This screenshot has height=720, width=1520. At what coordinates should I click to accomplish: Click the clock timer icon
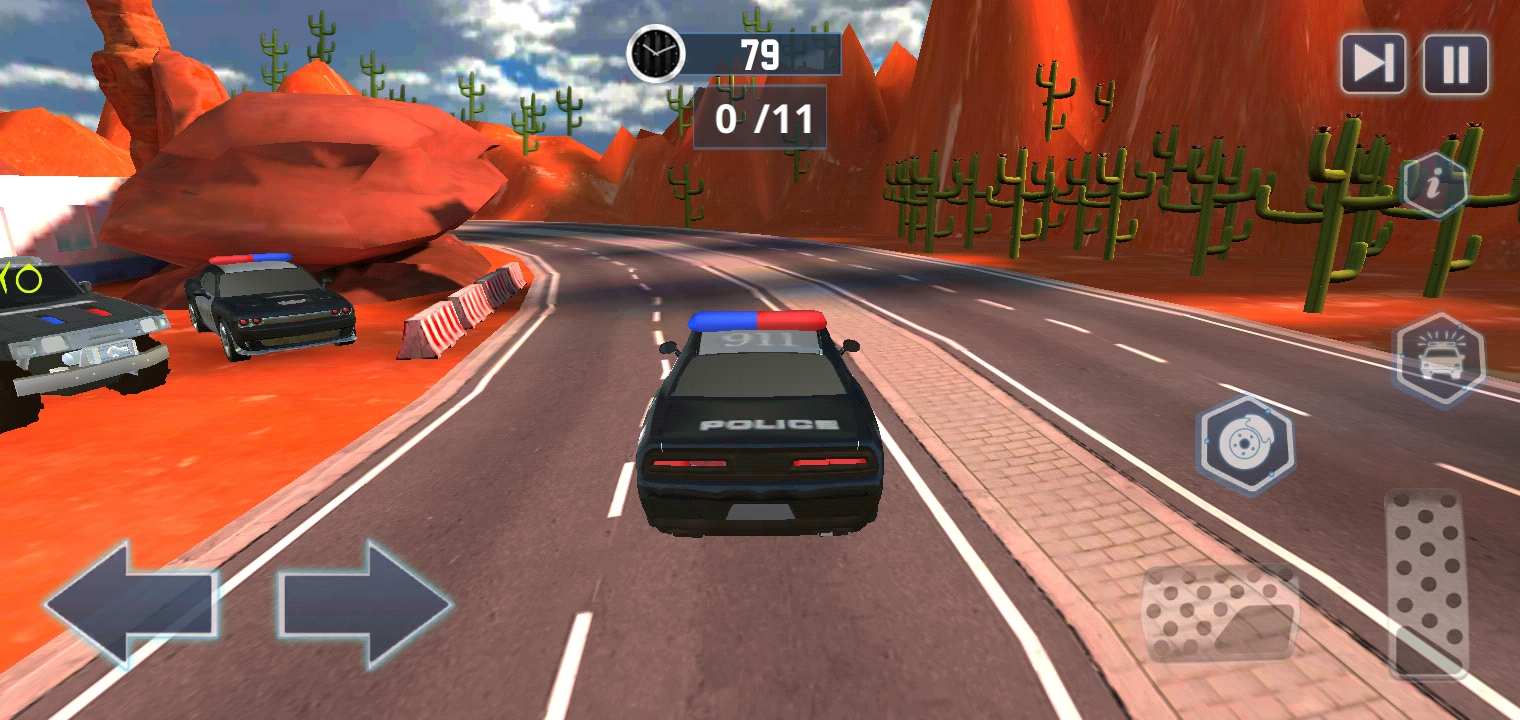pos(655,55)
